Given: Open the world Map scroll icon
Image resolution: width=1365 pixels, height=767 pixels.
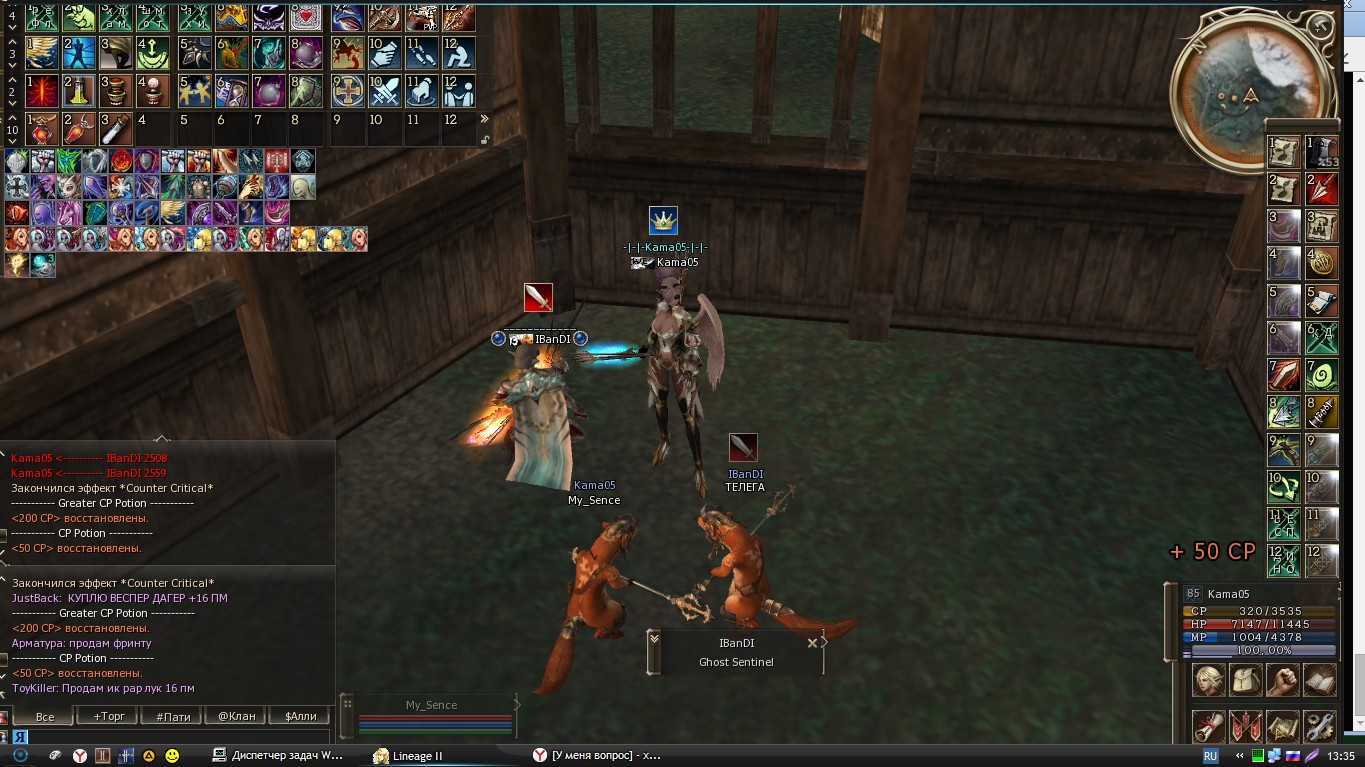Looking at the screenshot, I should coord(1284,725).
